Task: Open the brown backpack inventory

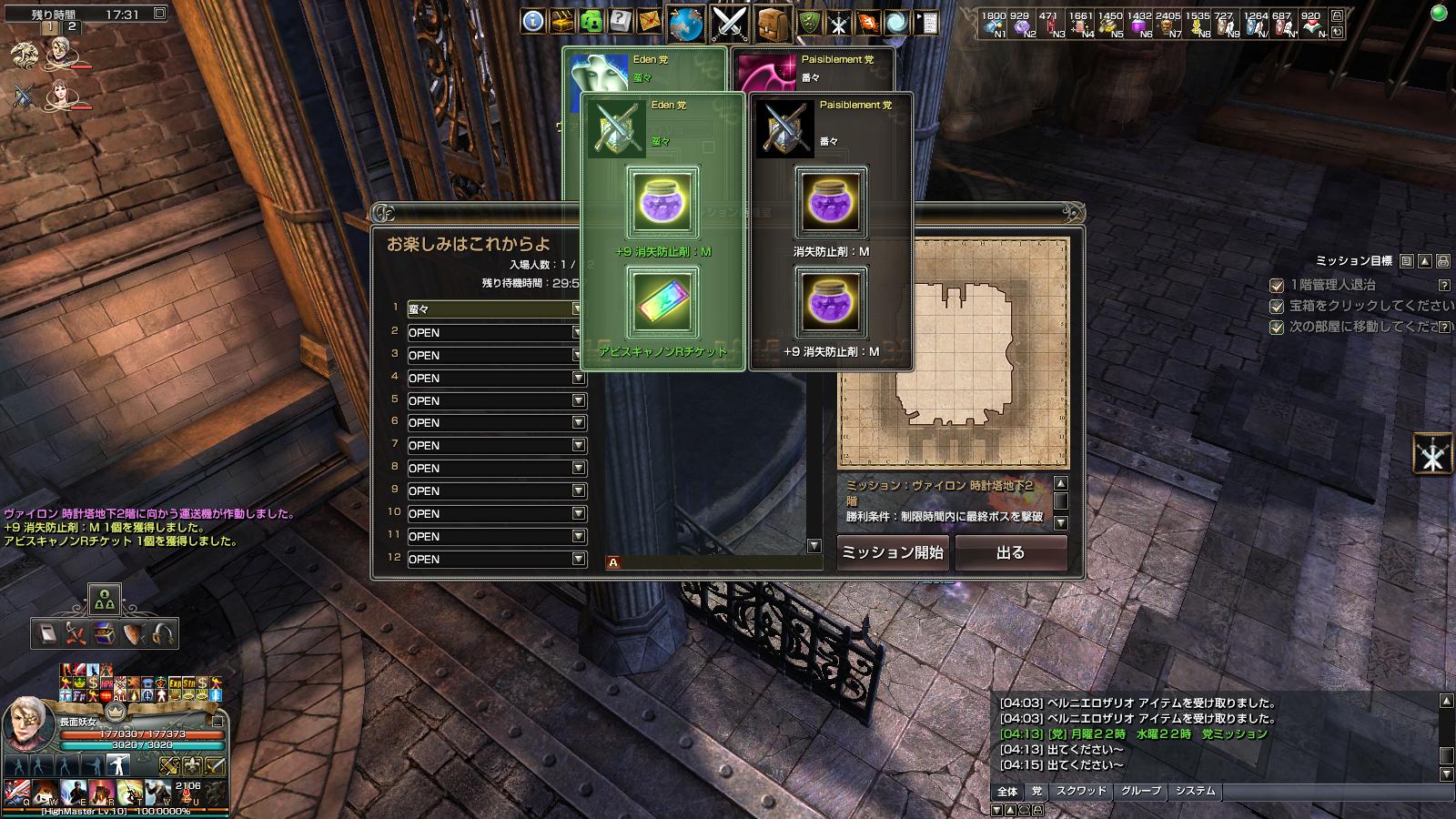Action: 772,23
